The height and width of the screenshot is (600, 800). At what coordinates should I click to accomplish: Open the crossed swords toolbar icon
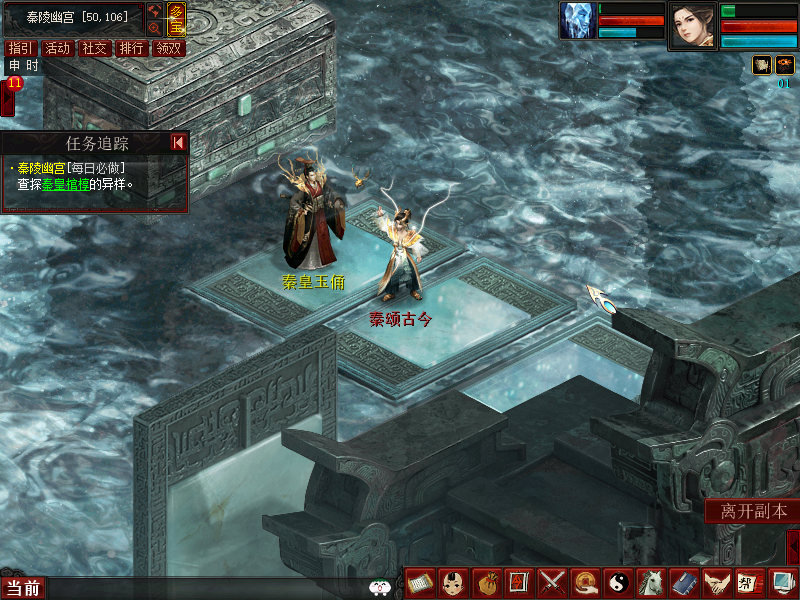coord(552,582)
